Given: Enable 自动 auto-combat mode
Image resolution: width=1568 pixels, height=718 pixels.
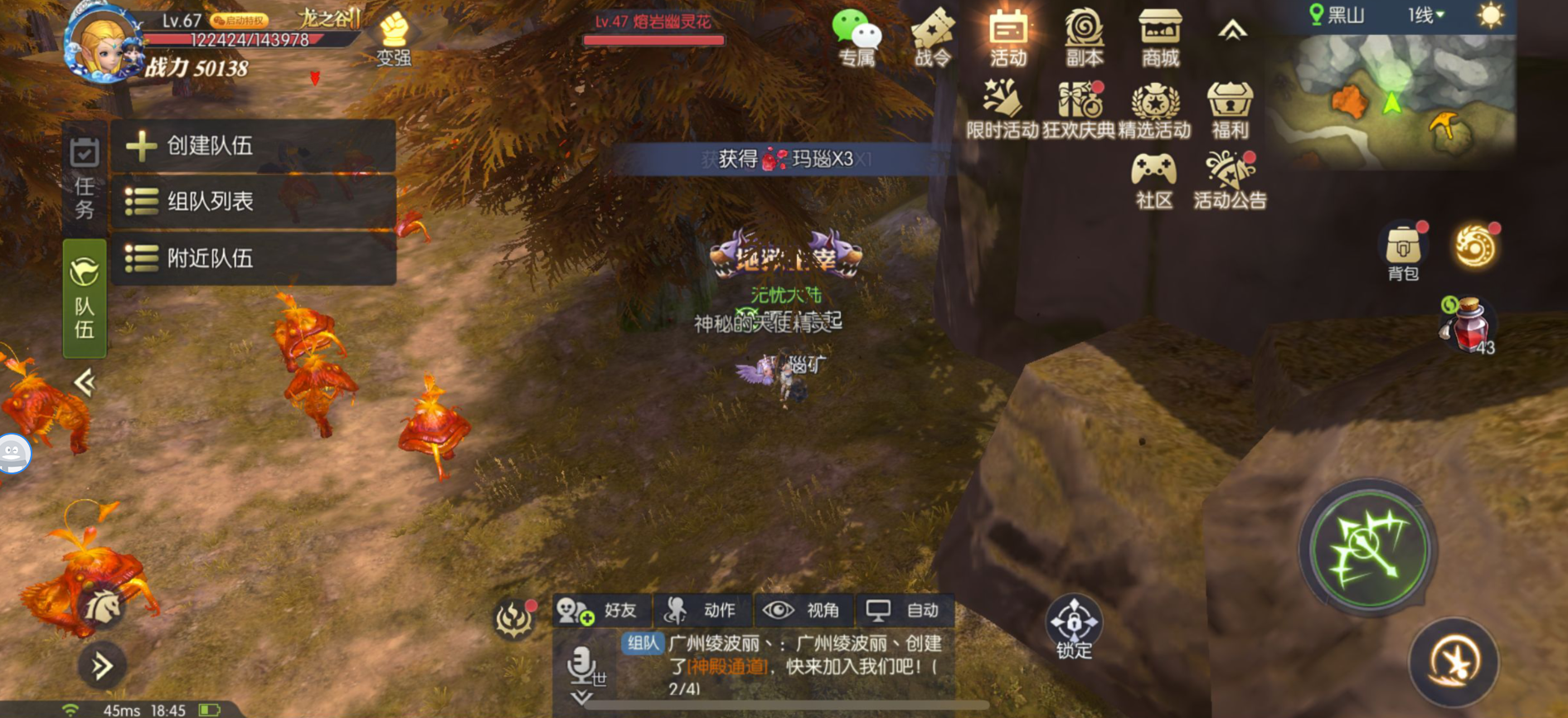Looking at the screenshot, I should pyautogui.click(x=905, y=611).
